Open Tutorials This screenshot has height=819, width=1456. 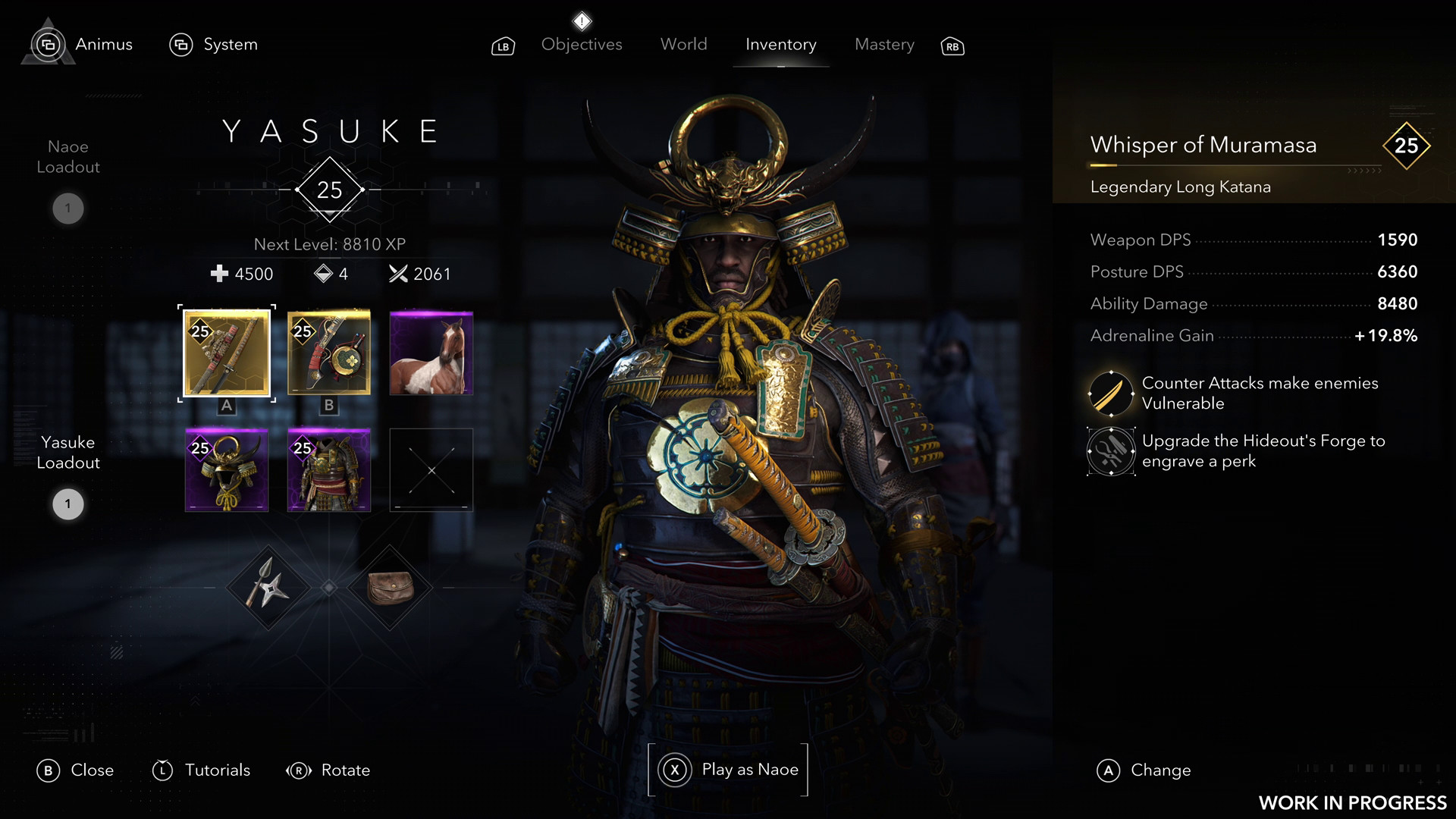202,770
